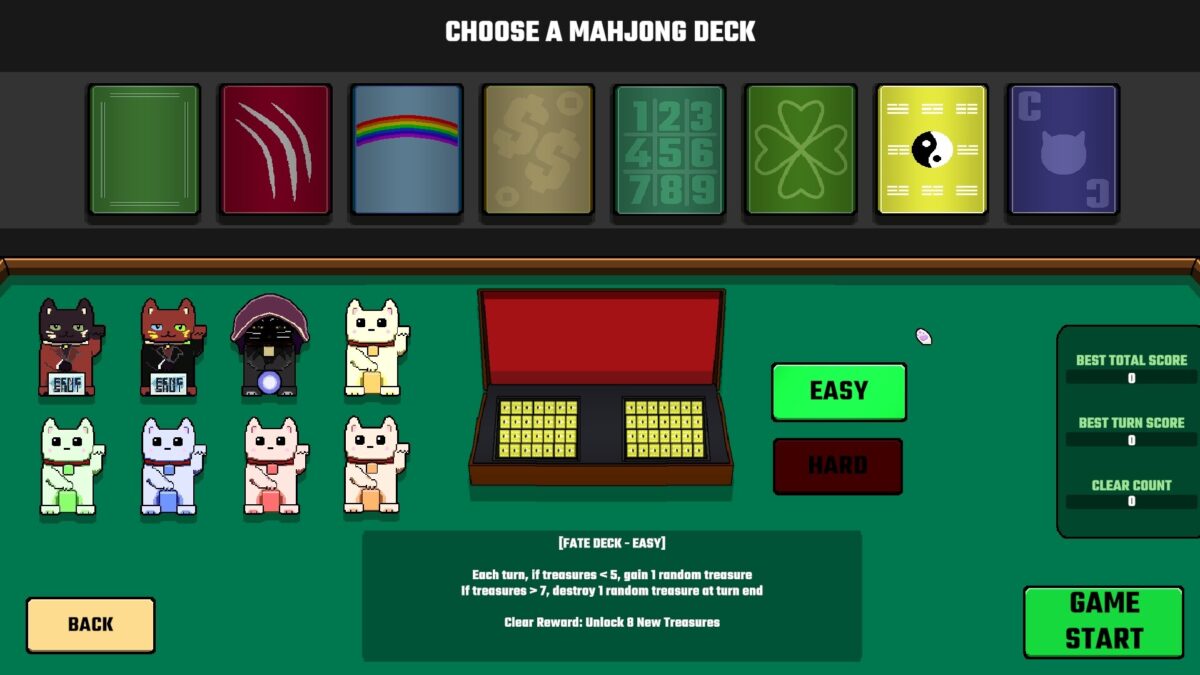Choose Hard difficulty
Image resolution: width=1200 pixels, height=675 pixels.
[x=837, y=466]
